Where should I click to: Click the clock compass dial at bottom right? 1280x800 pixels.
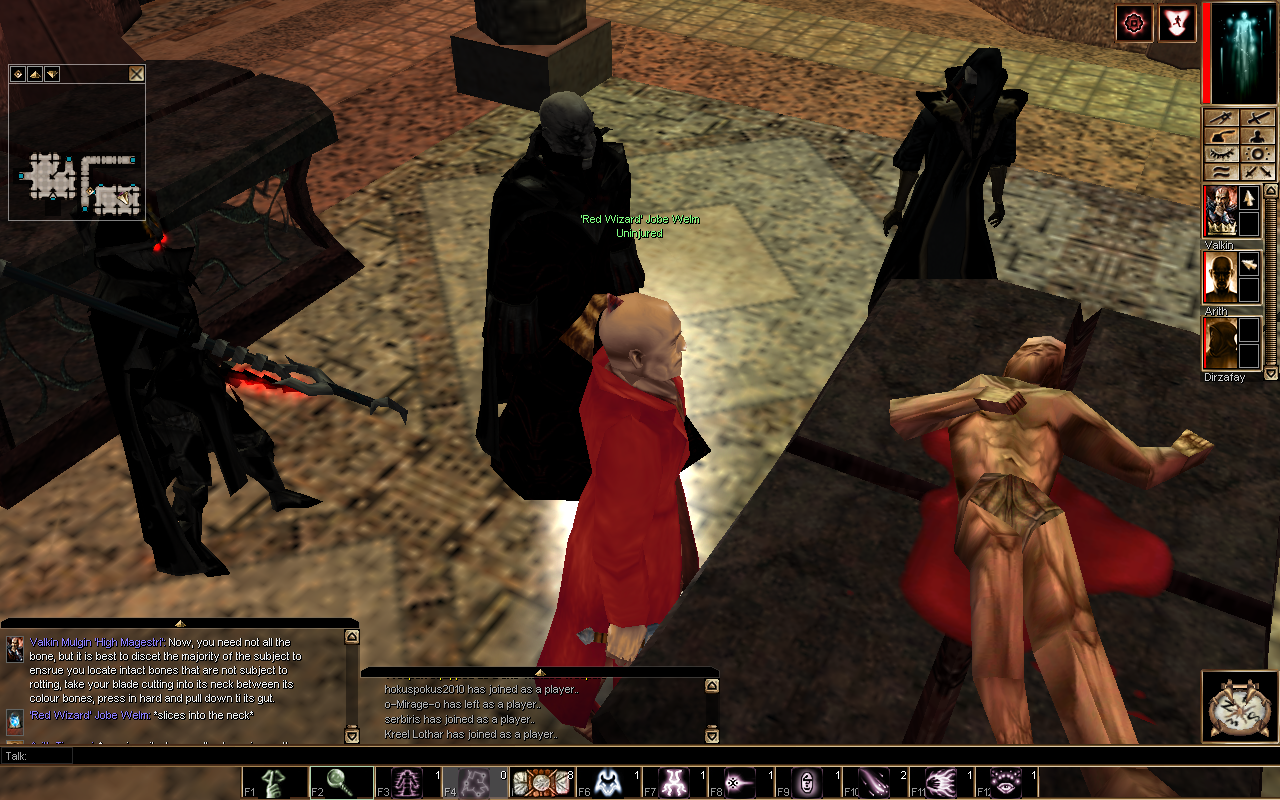coord(1237,706)
